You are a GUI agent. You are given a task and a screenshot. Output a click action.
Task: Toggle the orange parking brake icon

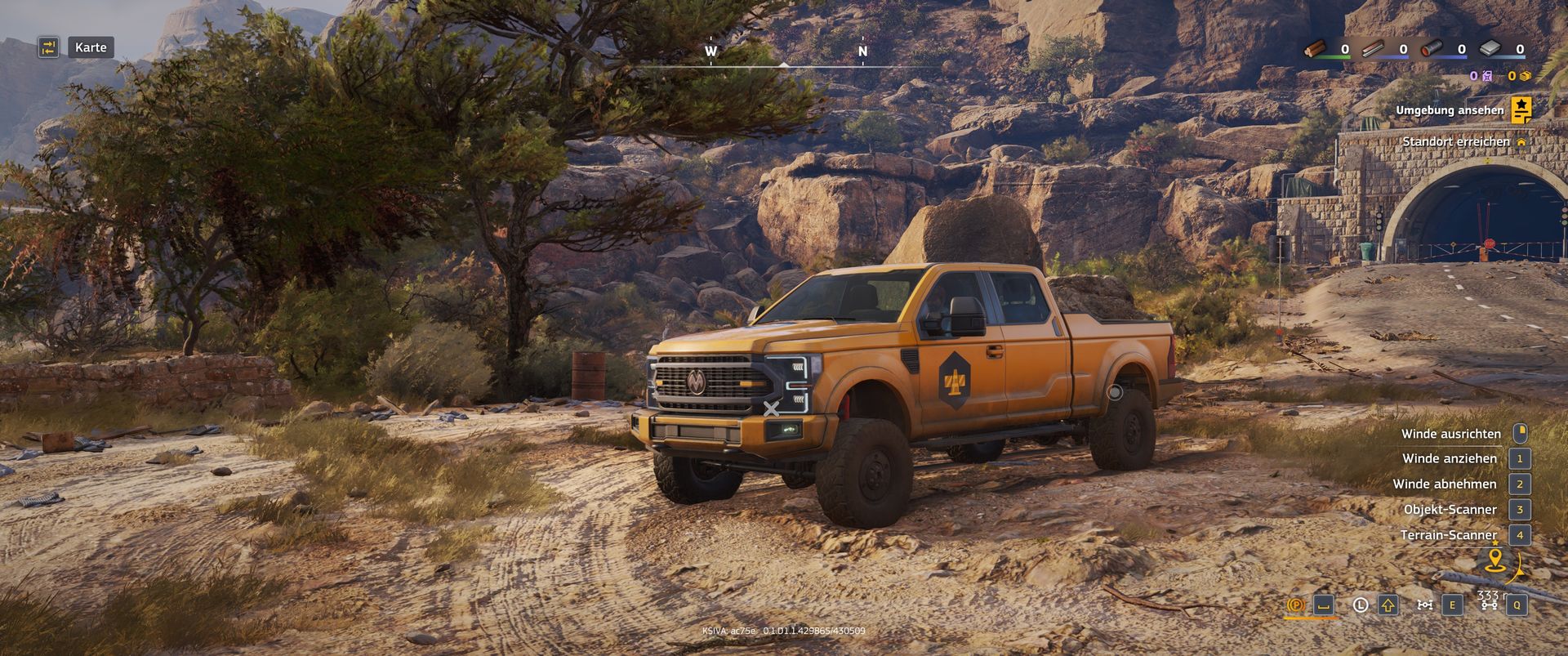pyautogui.click(x=1295, y=605)
